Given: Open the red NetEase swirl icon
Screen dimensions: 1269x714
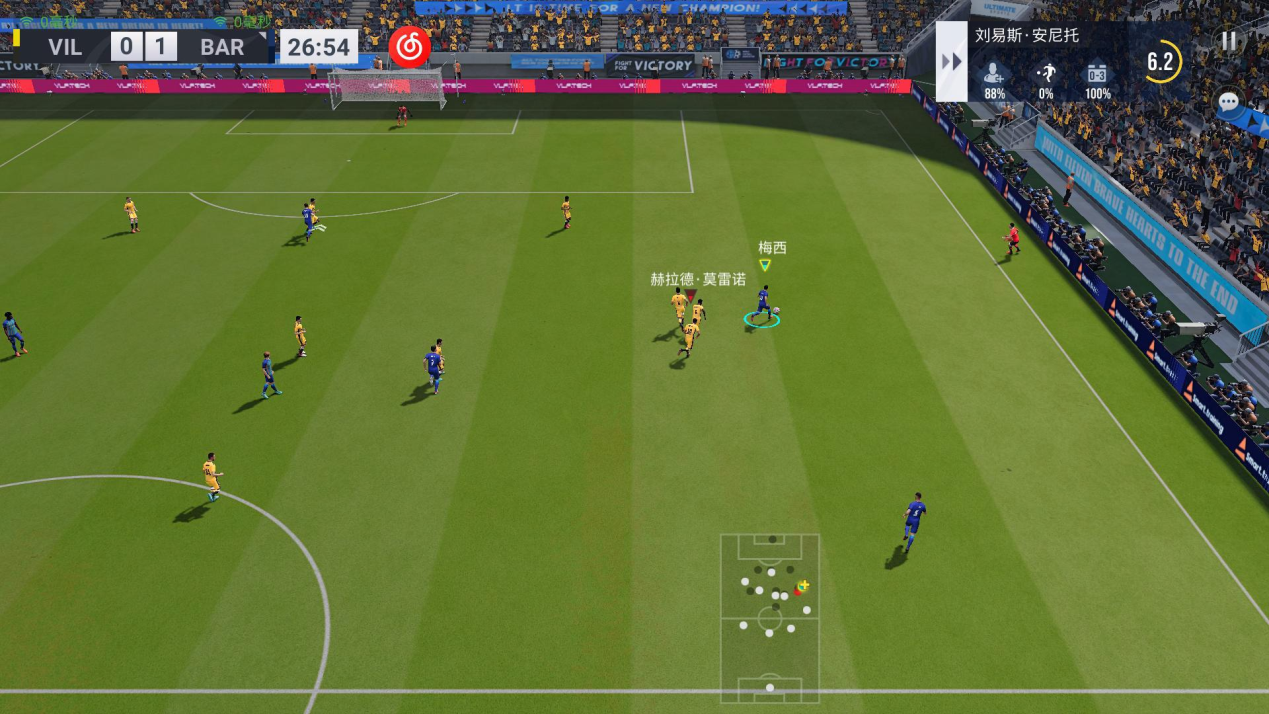Looking at the screenshot, I should (409, 46).
